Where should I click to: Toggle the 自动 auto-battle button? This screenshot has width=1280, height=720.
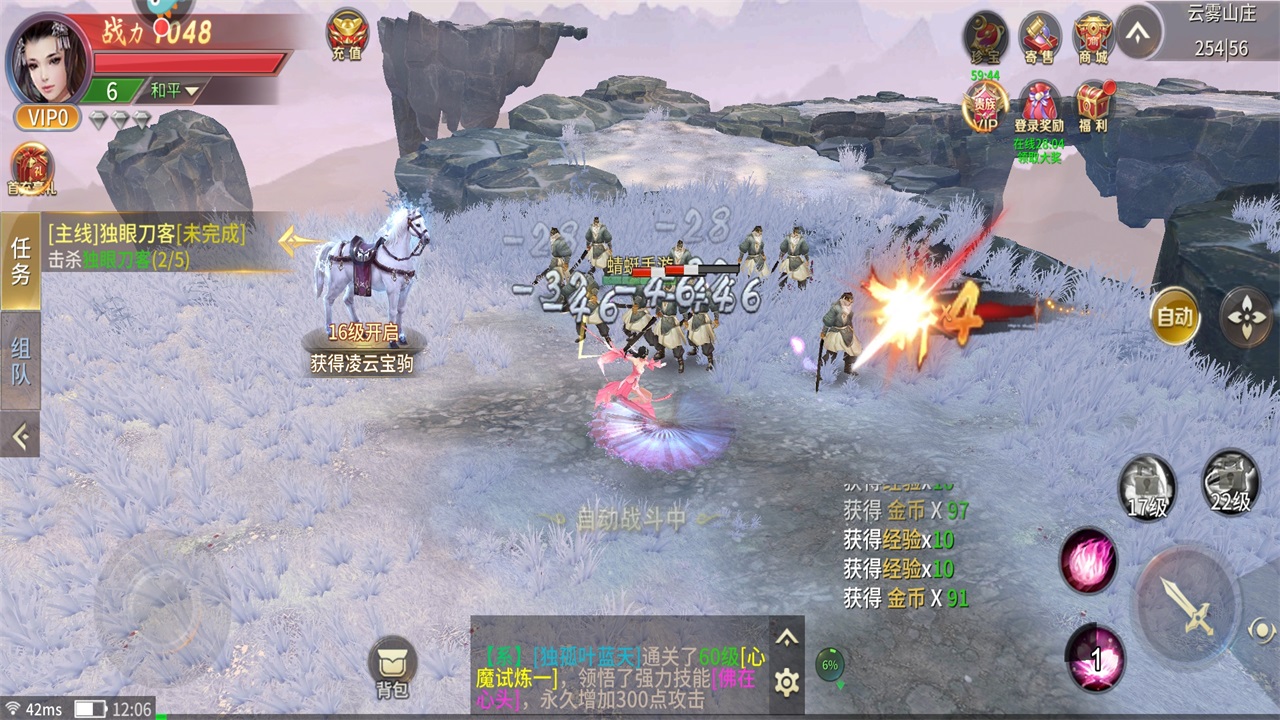click(x=1174, y=316)
